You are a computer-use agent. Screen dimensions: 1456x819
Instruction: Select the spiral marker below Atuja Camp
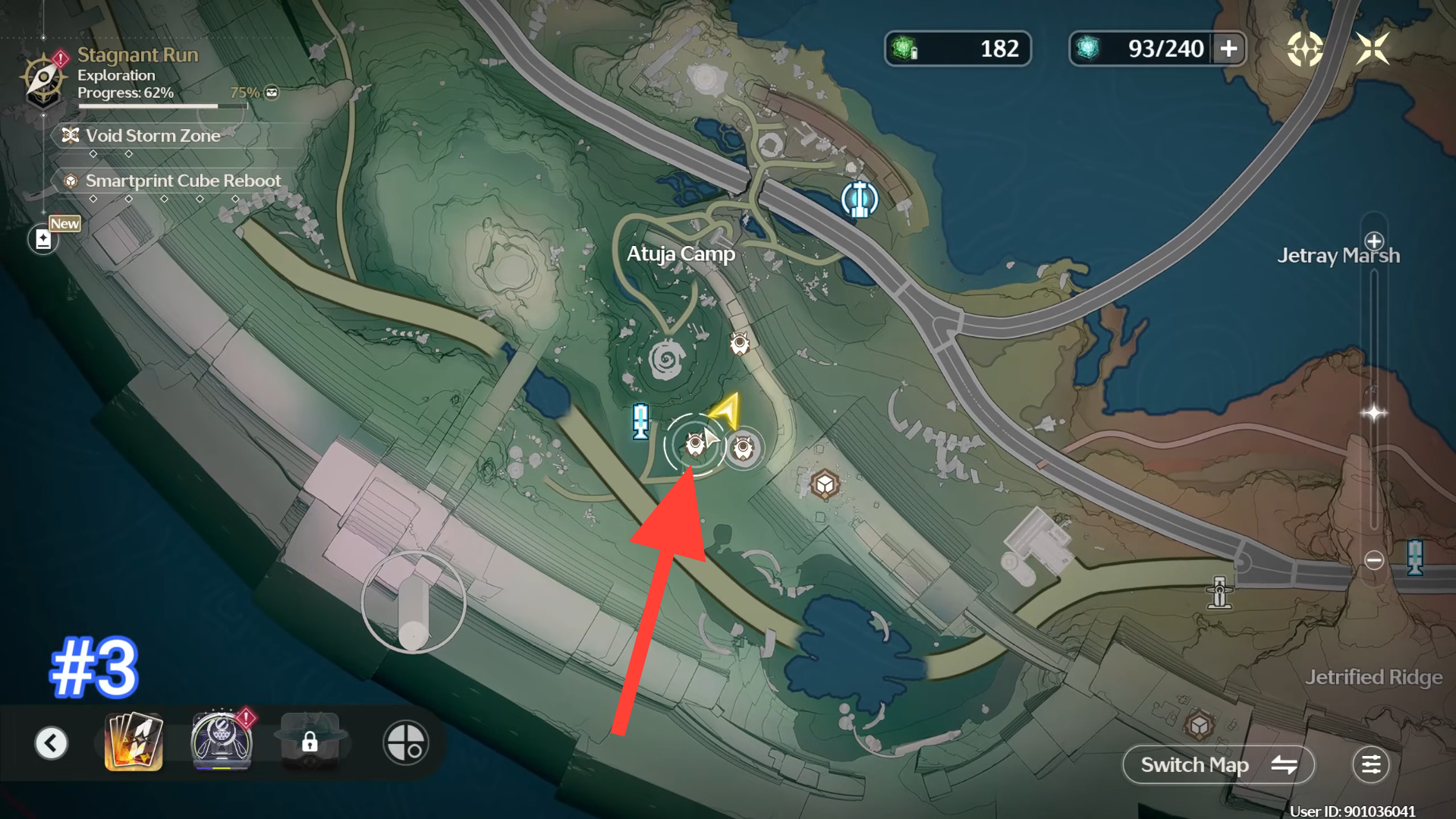667,359
